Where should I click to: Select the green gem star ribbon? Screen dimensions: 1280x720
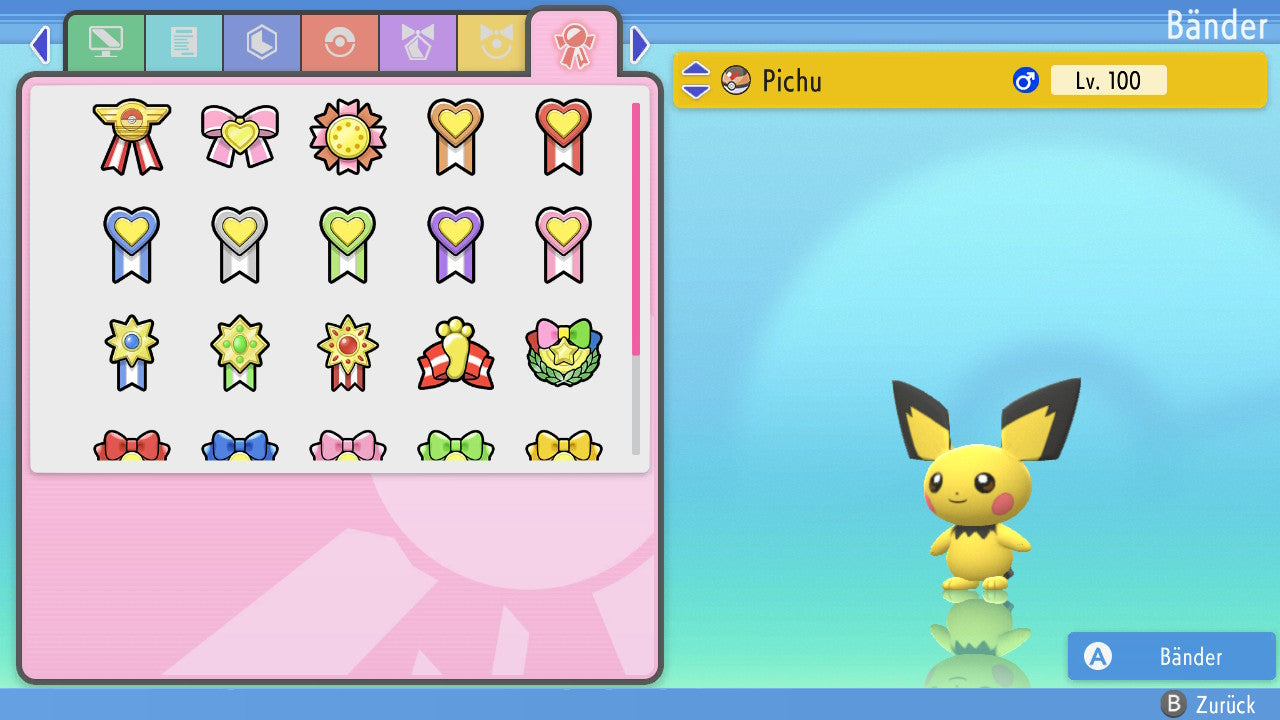coord(239,354)
